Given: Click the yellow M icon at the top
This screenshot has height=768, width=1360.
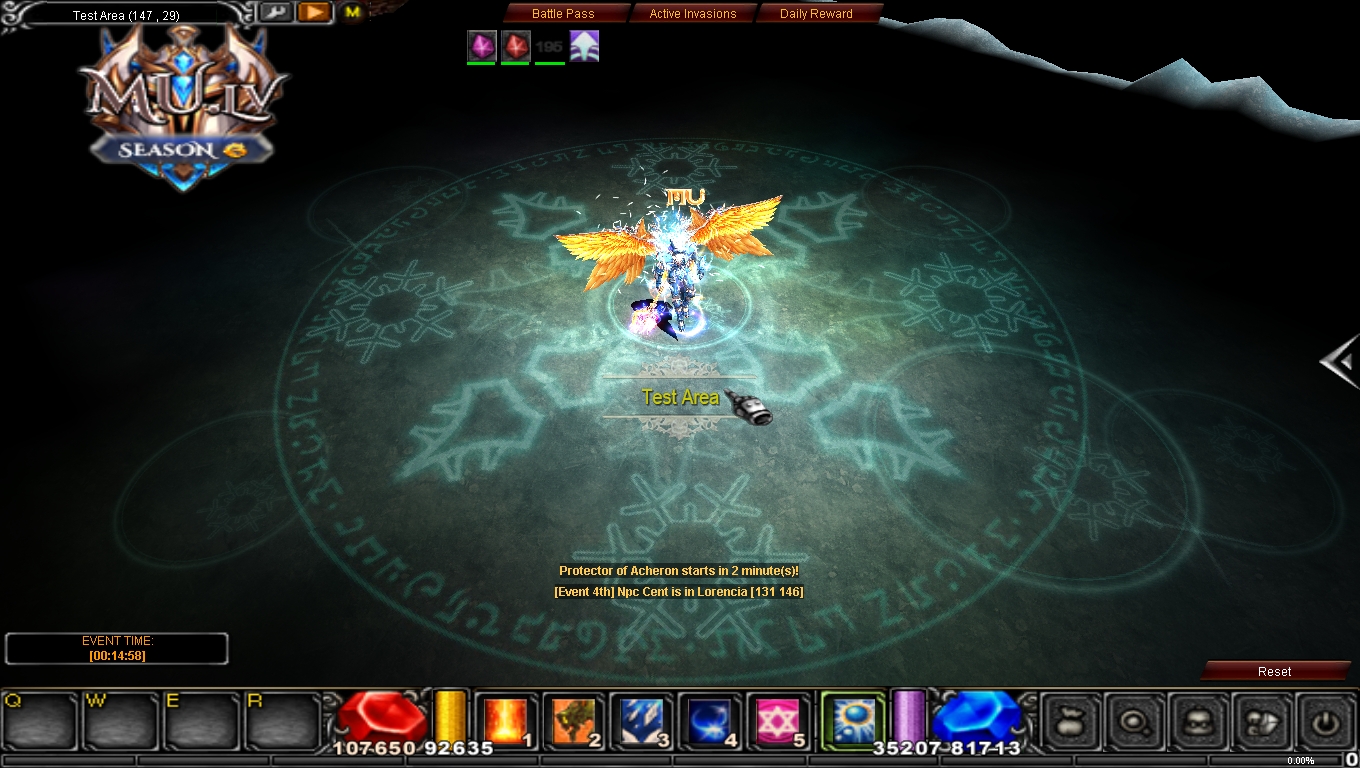Looking at the screenshot, I should (350, 14).
